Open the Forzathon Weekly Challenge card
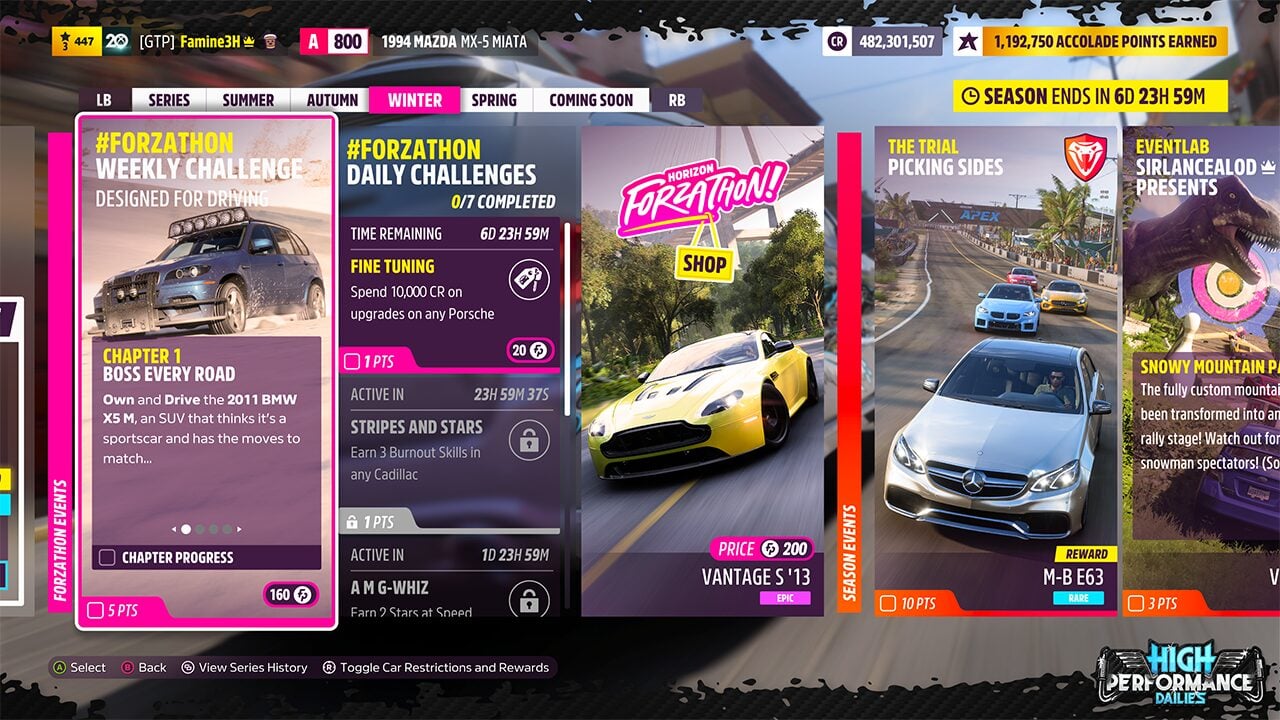This screenshot has width=1280, height=720. tap(206, 370)
